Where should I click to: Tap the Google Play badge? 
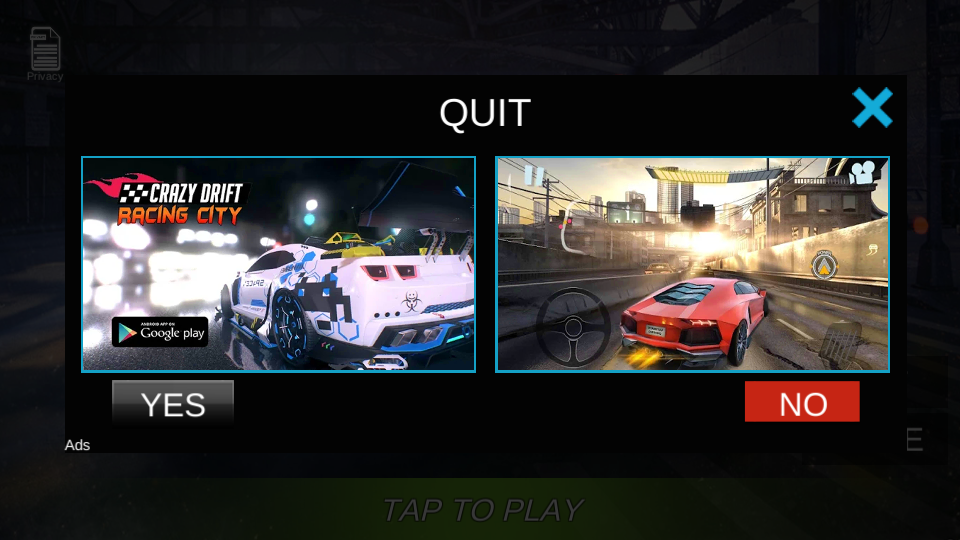160,332
